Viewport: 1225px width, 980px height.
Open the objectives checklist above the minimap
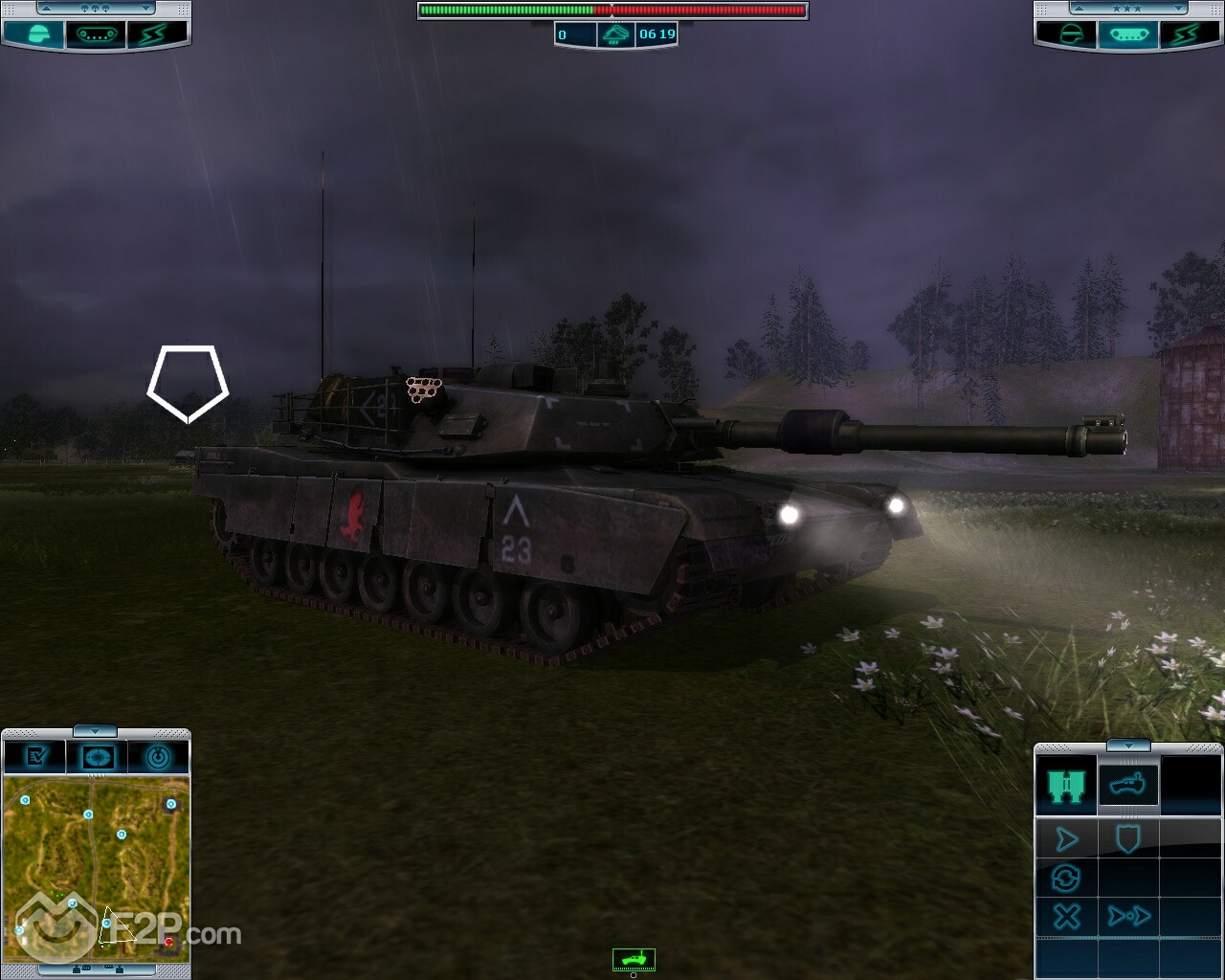pyautogui.click(x=36, y=757)
